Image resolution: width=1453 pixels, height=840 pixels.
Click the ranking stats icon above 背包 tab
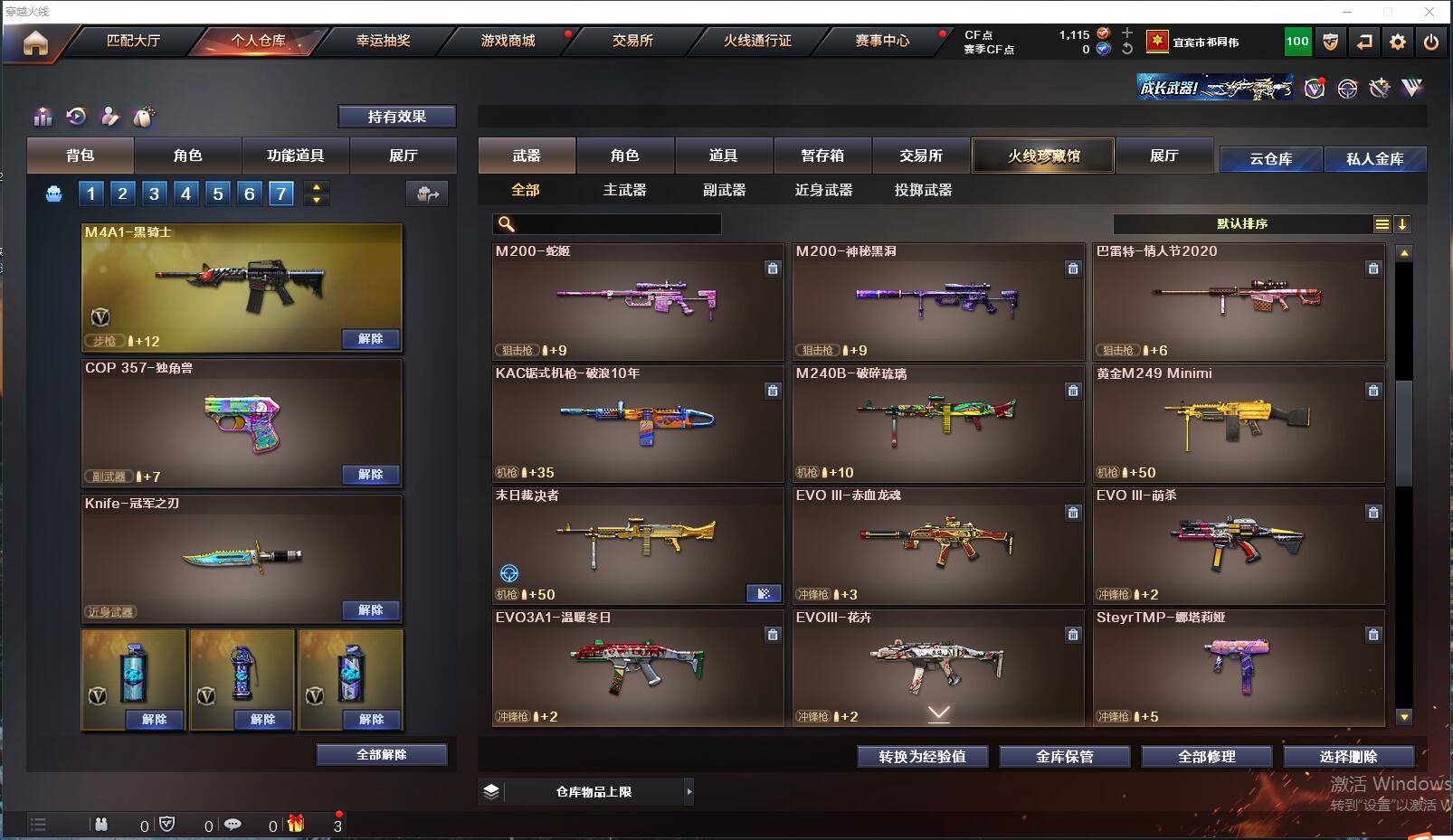click(42, 117)
